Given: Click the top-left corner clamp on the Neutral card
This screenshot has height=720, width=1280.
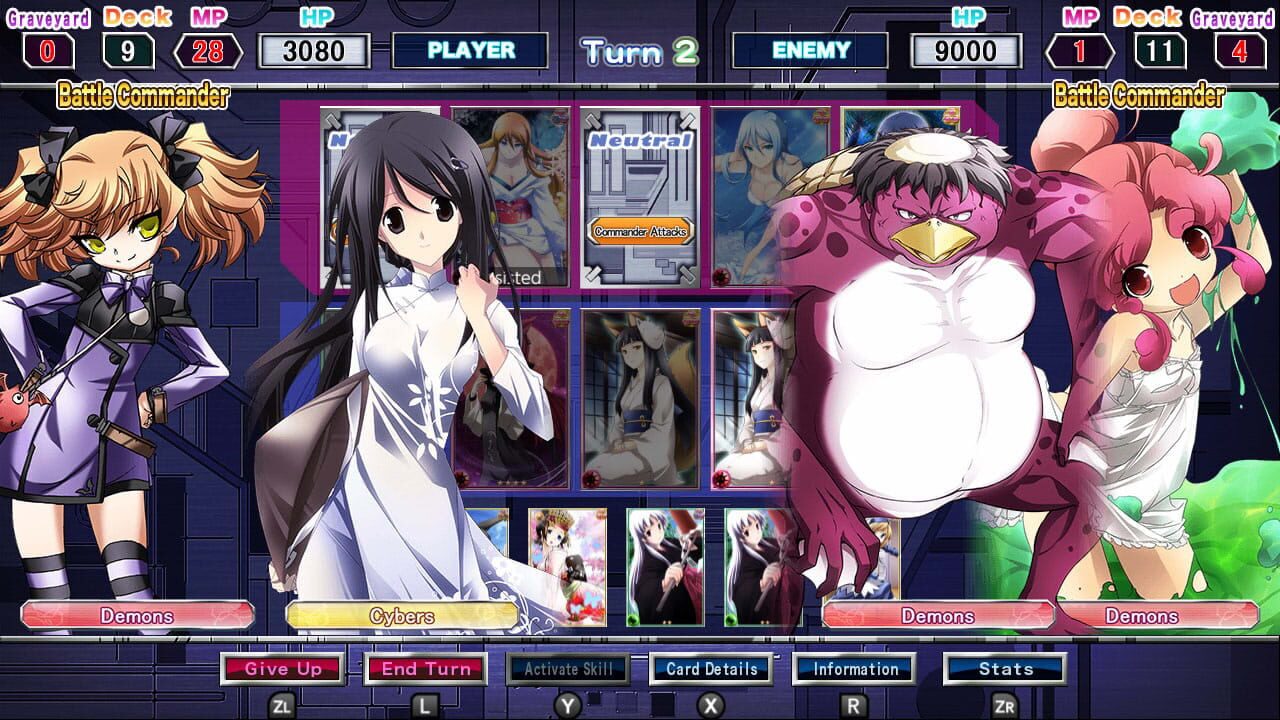Looking at the screenshot, I should click(x=592, y=119).
